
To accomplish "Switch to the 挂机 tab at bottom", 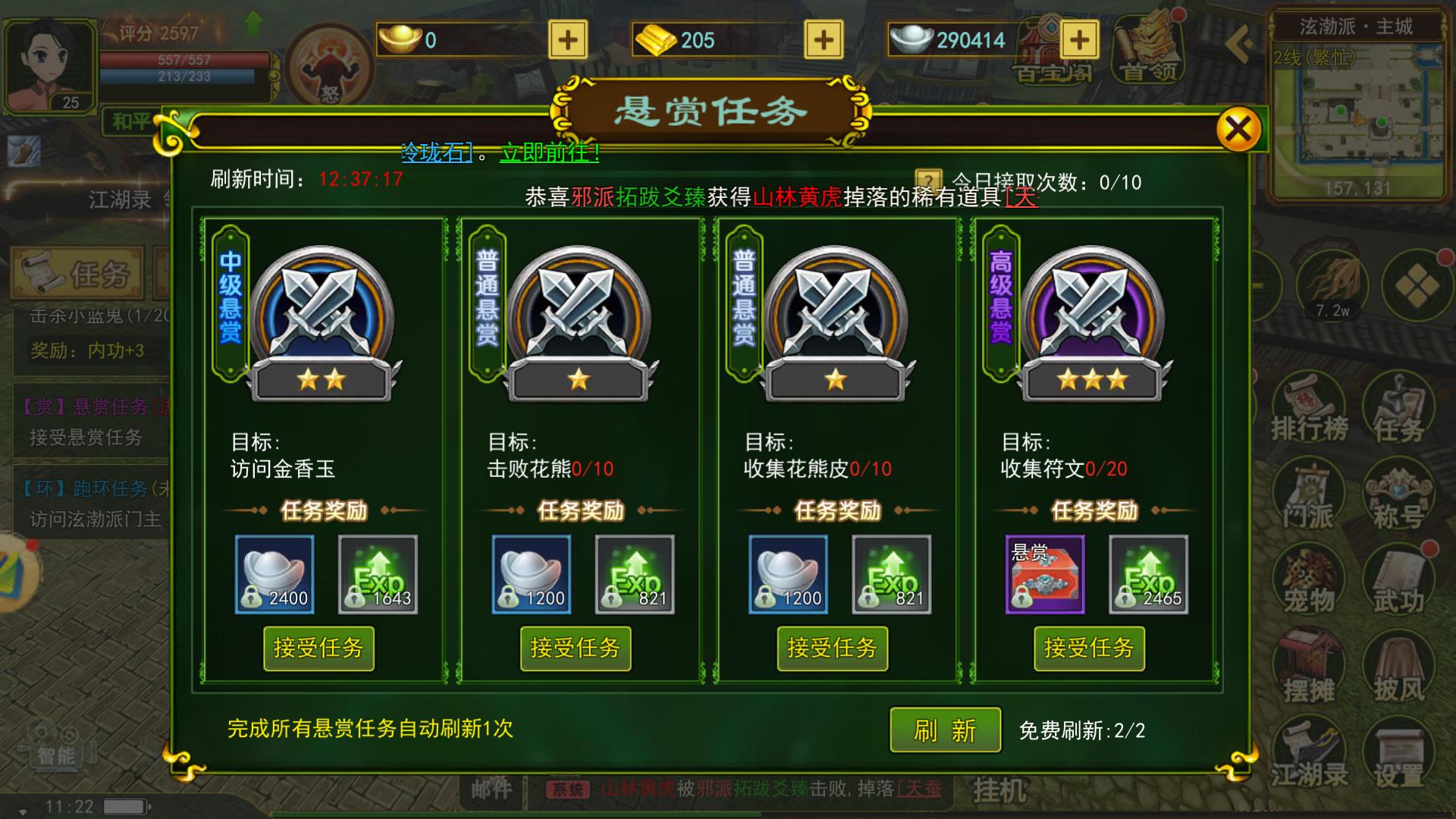I will point(999,789).
